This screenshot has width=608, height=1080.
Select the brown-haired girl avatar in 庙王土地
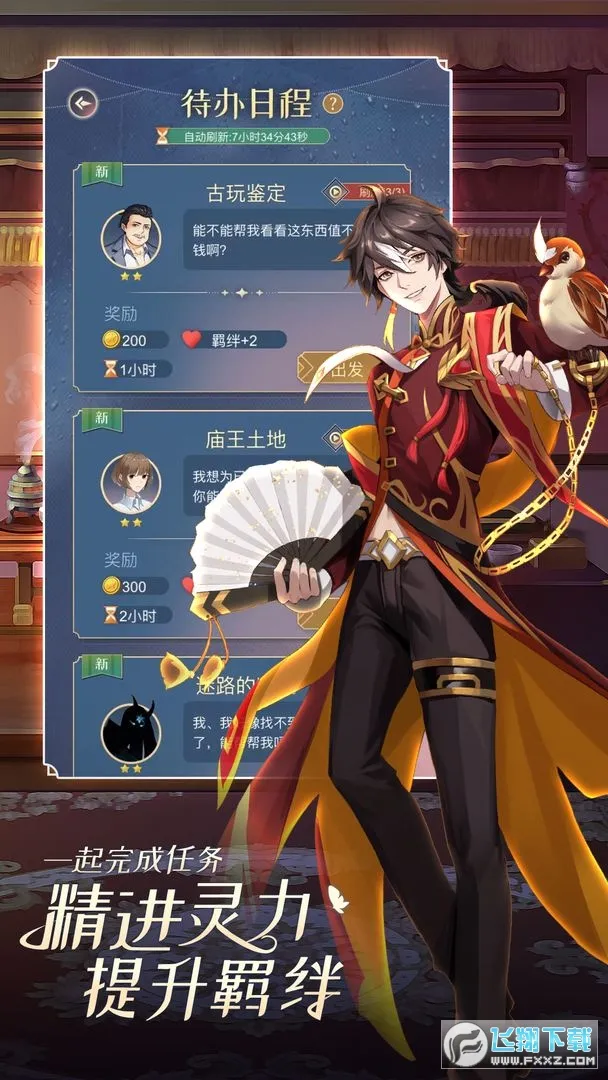(131, 482)
